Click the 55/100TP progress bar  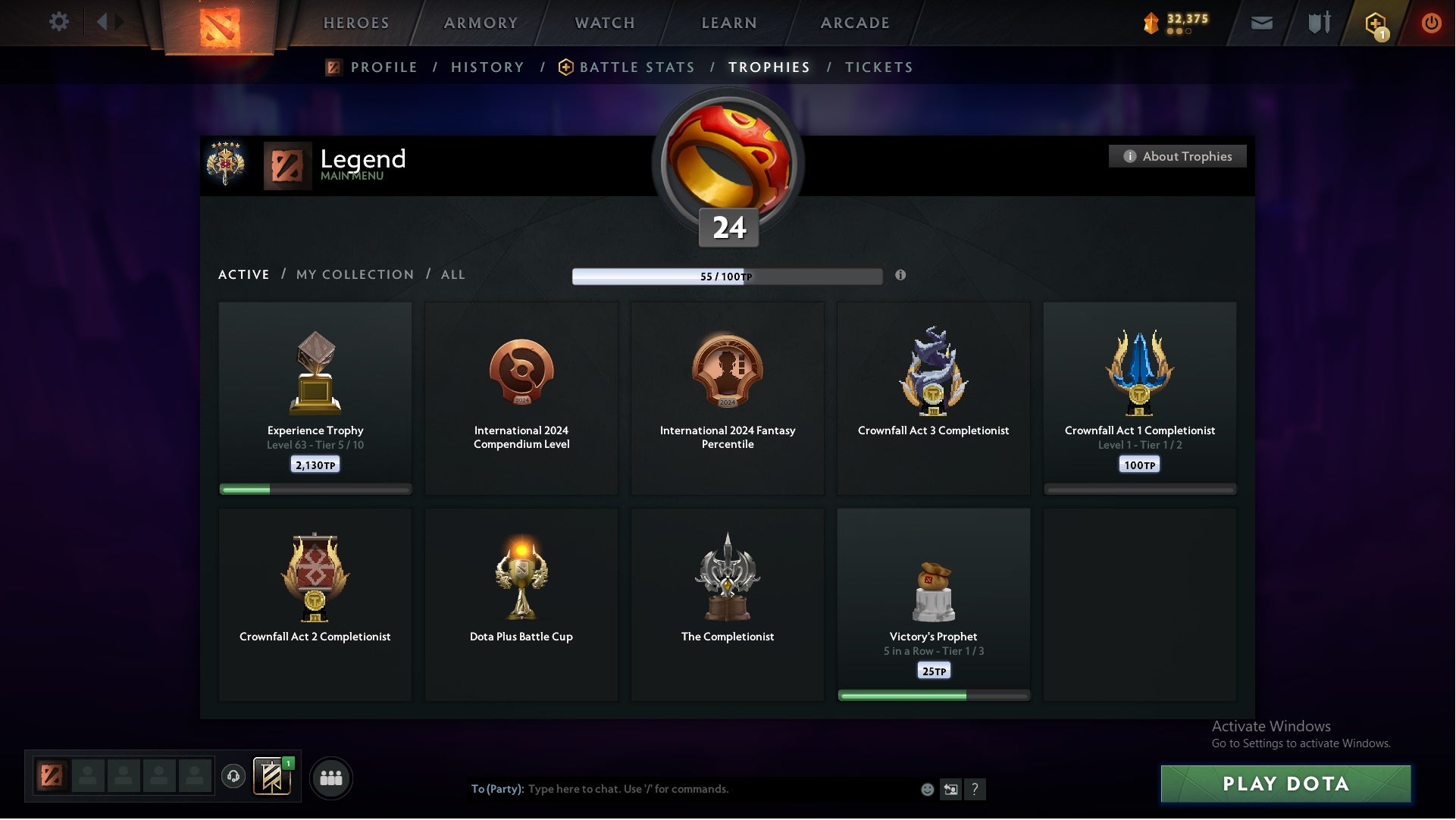click(728, 276)
